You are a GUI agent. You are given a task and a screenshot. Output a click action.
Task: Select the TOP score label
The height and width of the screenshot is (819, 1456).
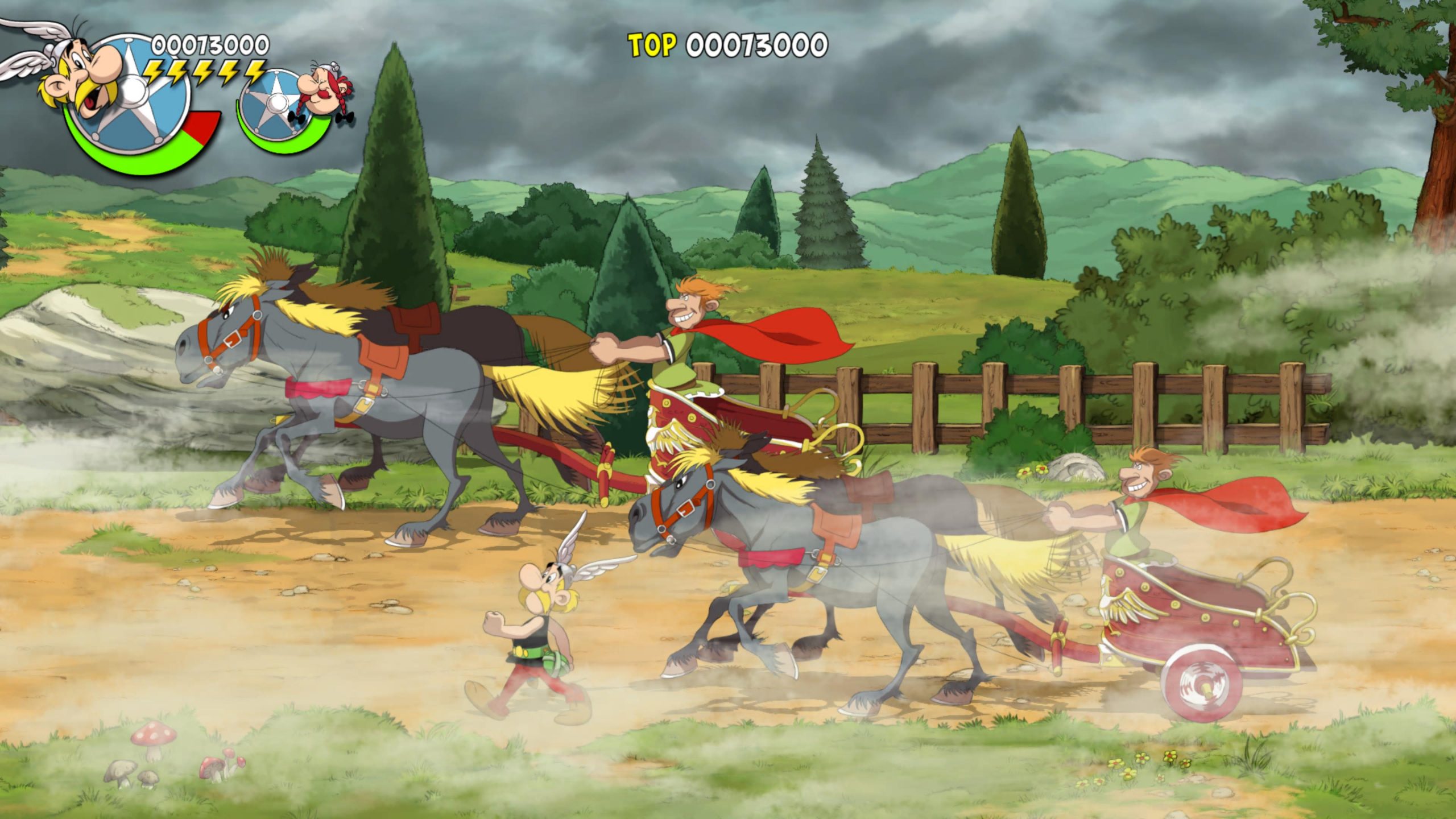click(651, 43)
